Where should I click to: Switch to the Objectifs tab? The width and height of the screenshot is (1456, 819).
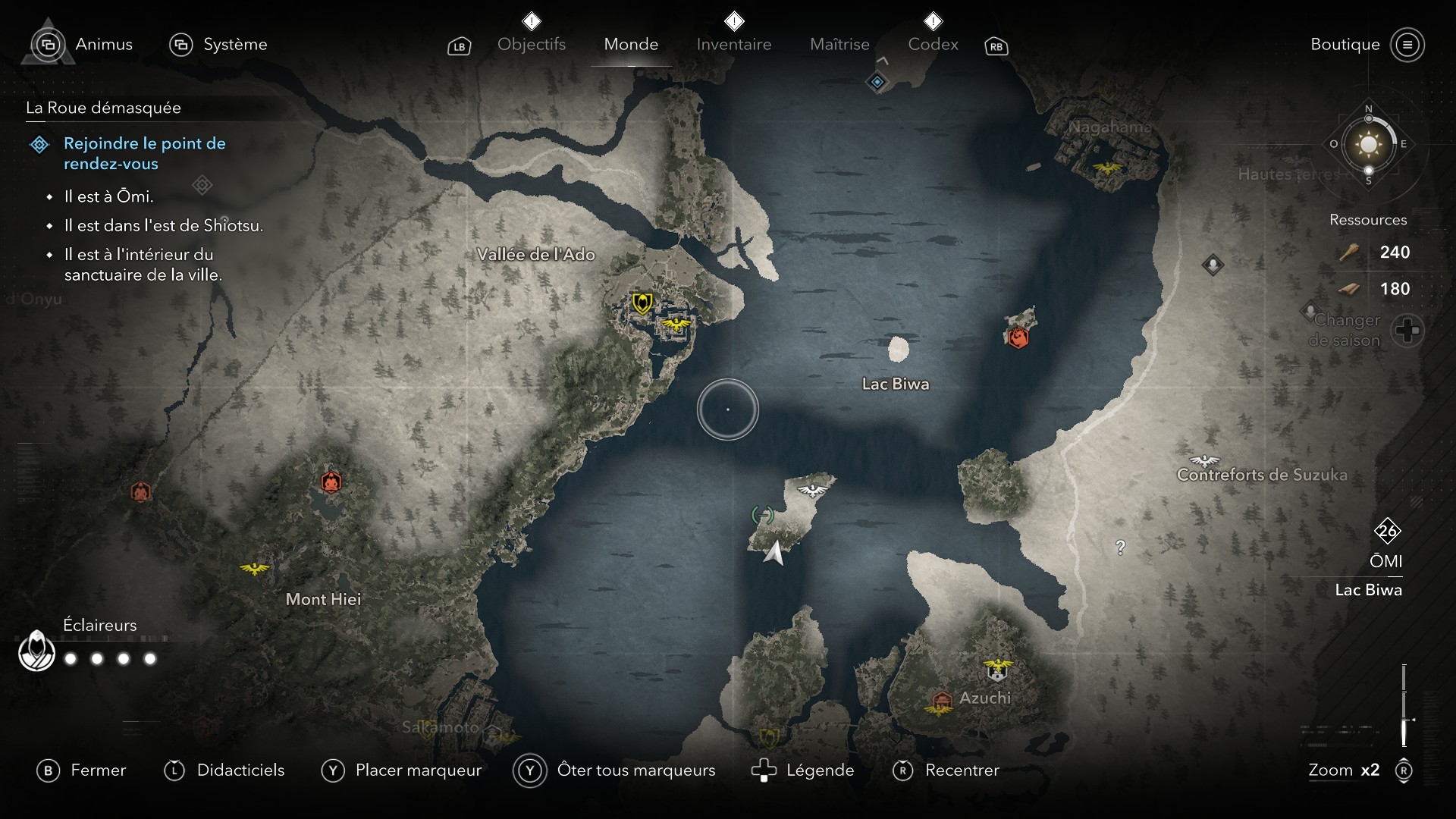coord(531,44)
